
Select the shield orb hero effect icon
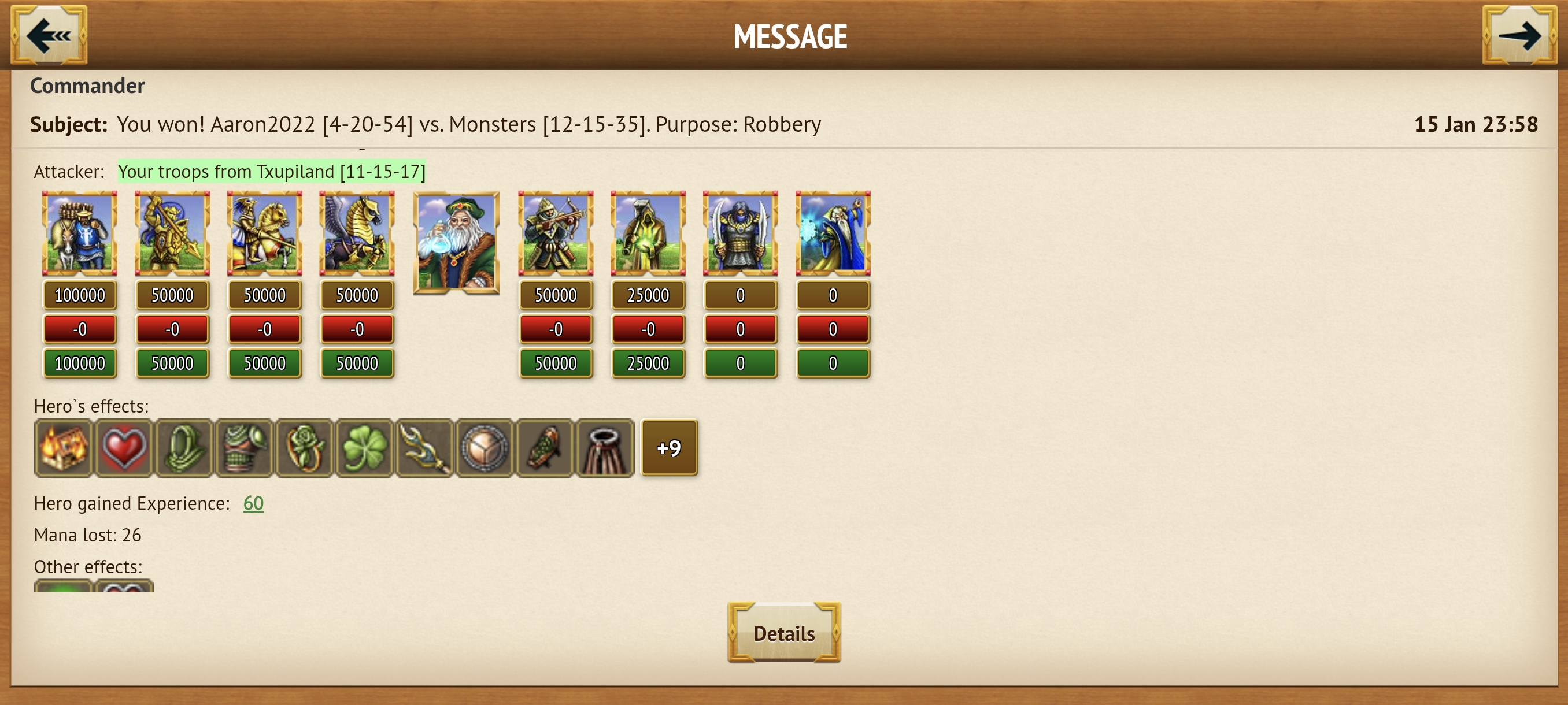coord(485,448)
